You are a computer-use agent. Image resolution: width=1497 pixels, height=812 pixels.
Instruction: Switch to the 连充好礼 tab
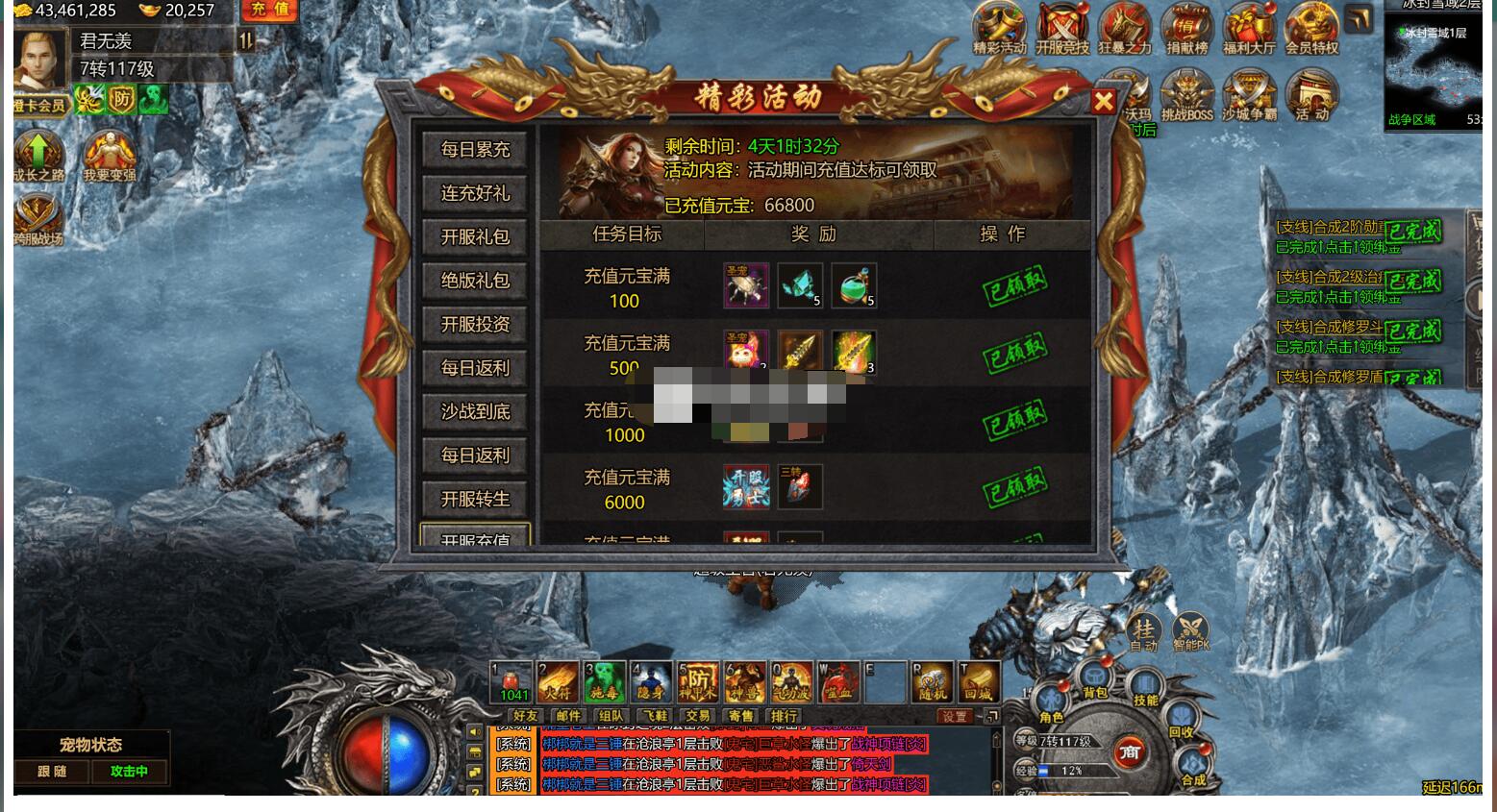click(475, 193)
